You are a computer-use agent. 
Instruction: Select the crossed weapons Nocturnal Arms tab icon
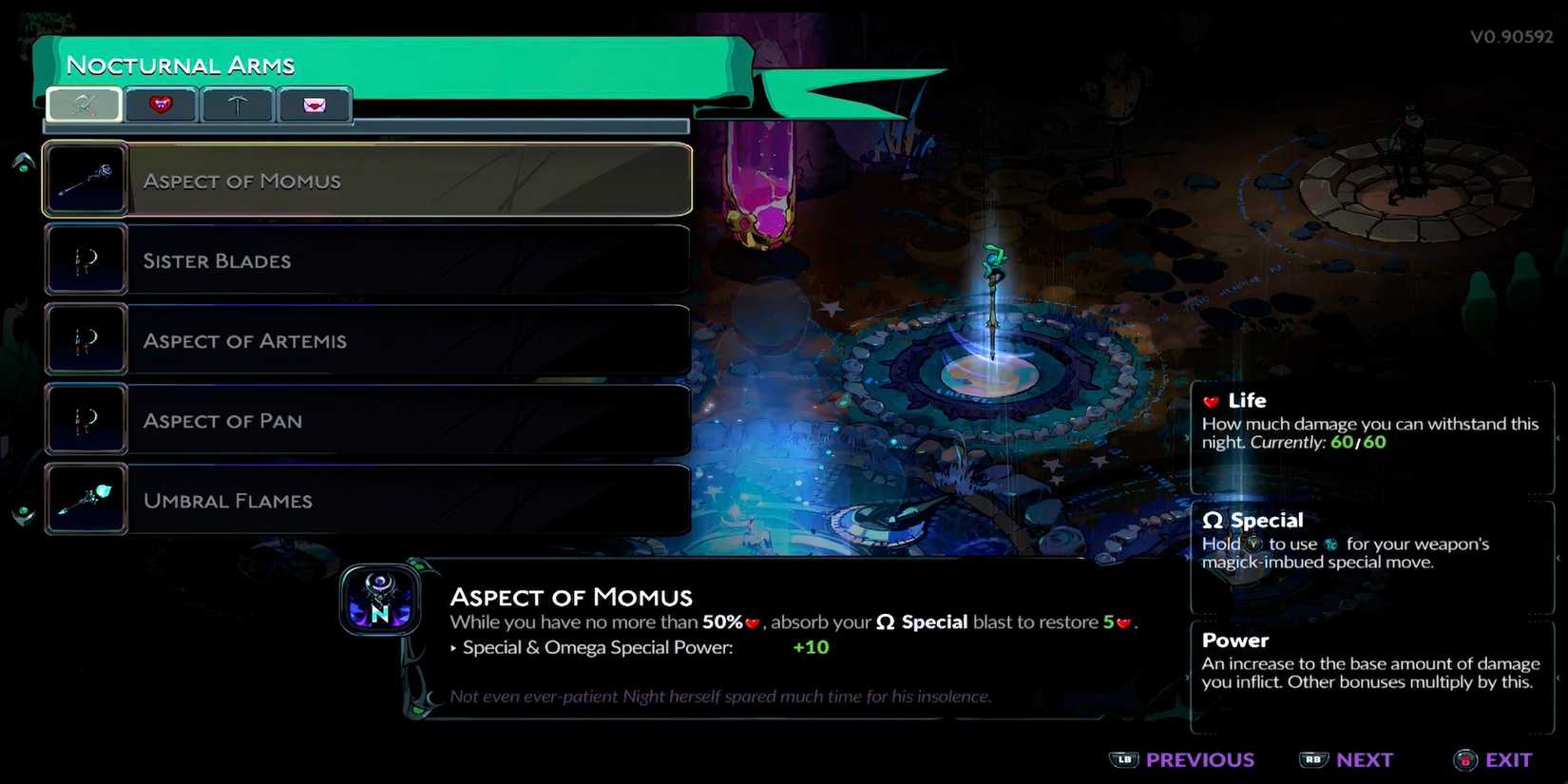coord(83,105)
